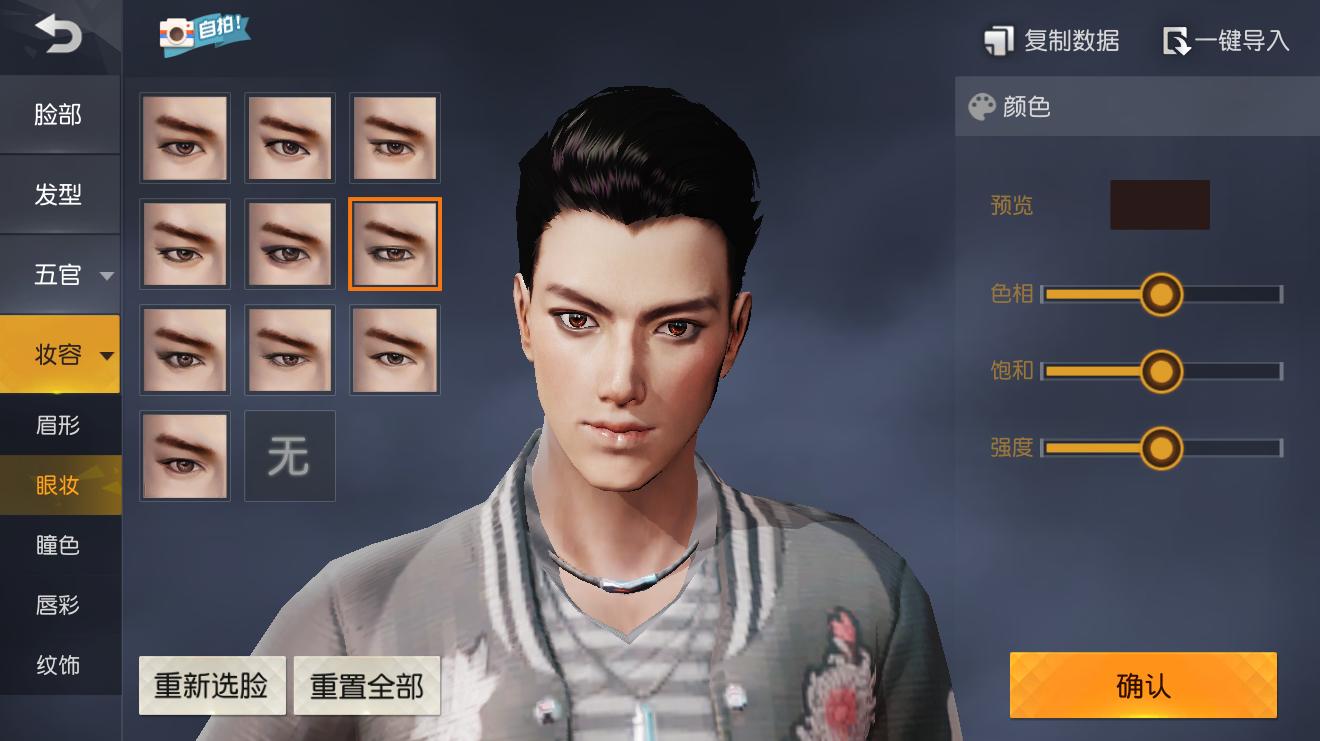The height and width of the screenshot is (741, 1320).
Task: Confirm with the 确认 button
Action: [1143, 686]
